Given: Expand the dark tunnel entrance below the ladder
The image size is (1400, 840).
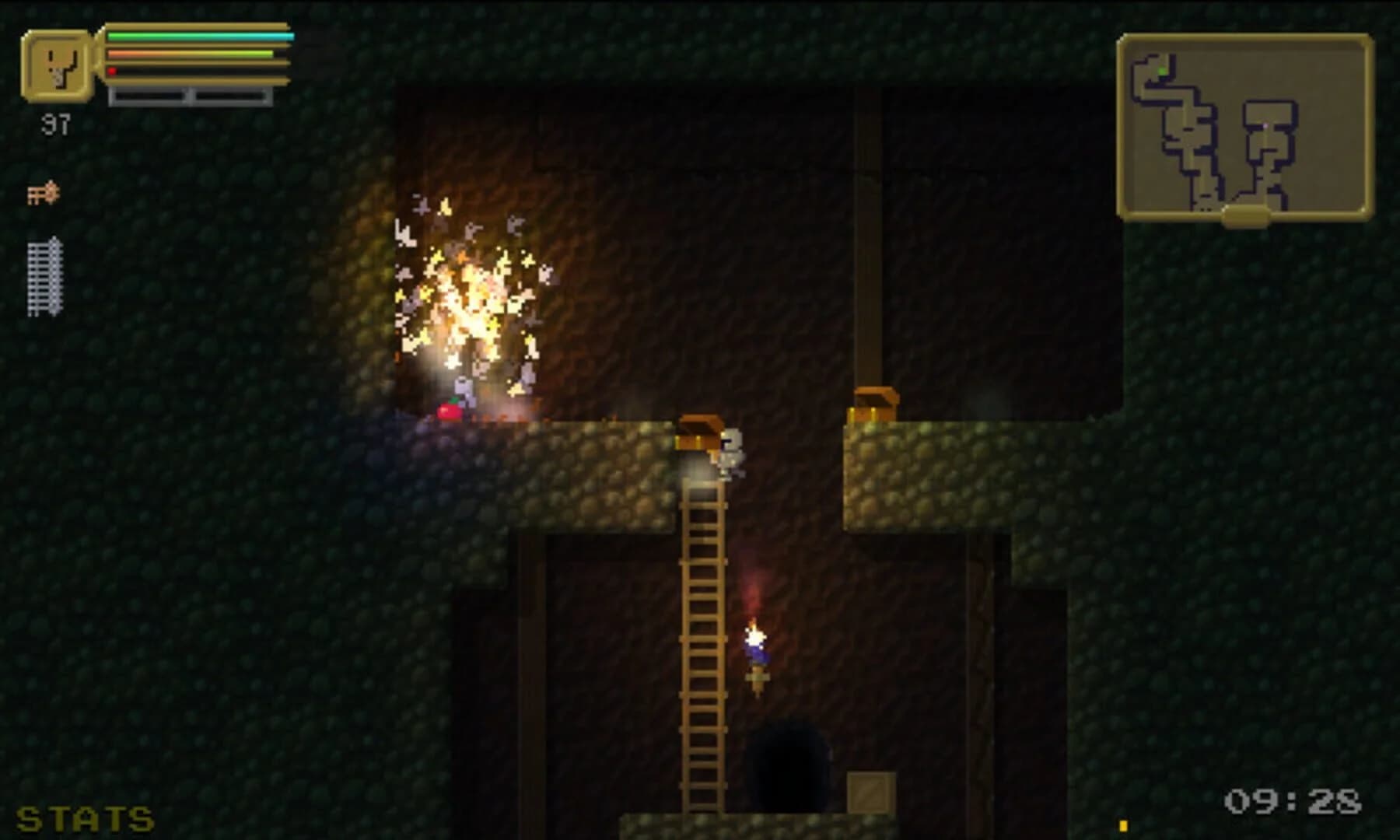Looking at the screenshot, I should tap(786, 766).
